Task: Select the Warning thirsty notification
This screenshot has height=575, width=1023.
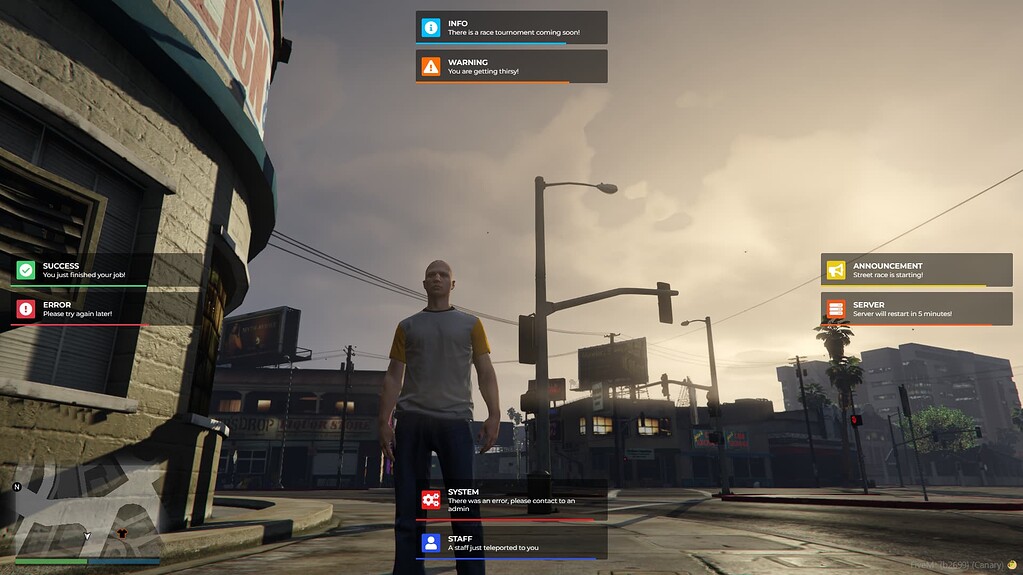Action: pyautogui.click(x=511, y=66)
